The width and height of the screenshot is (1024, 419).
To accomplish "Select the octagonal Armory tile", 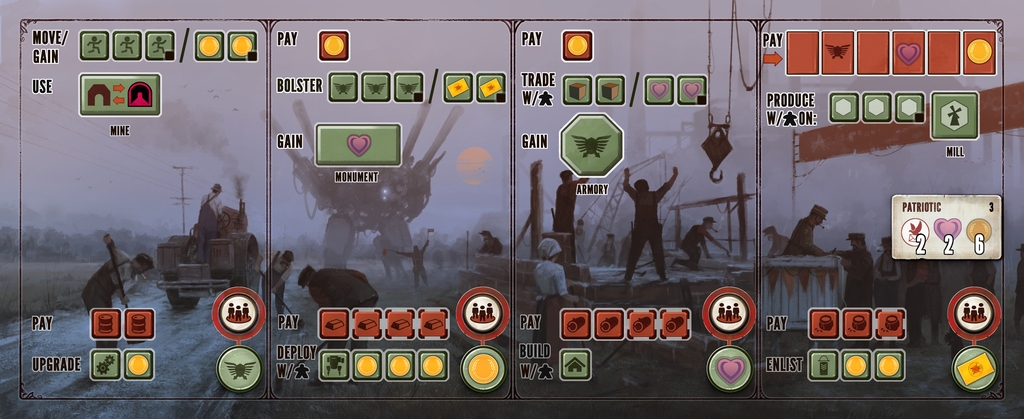I will (592, 146).
